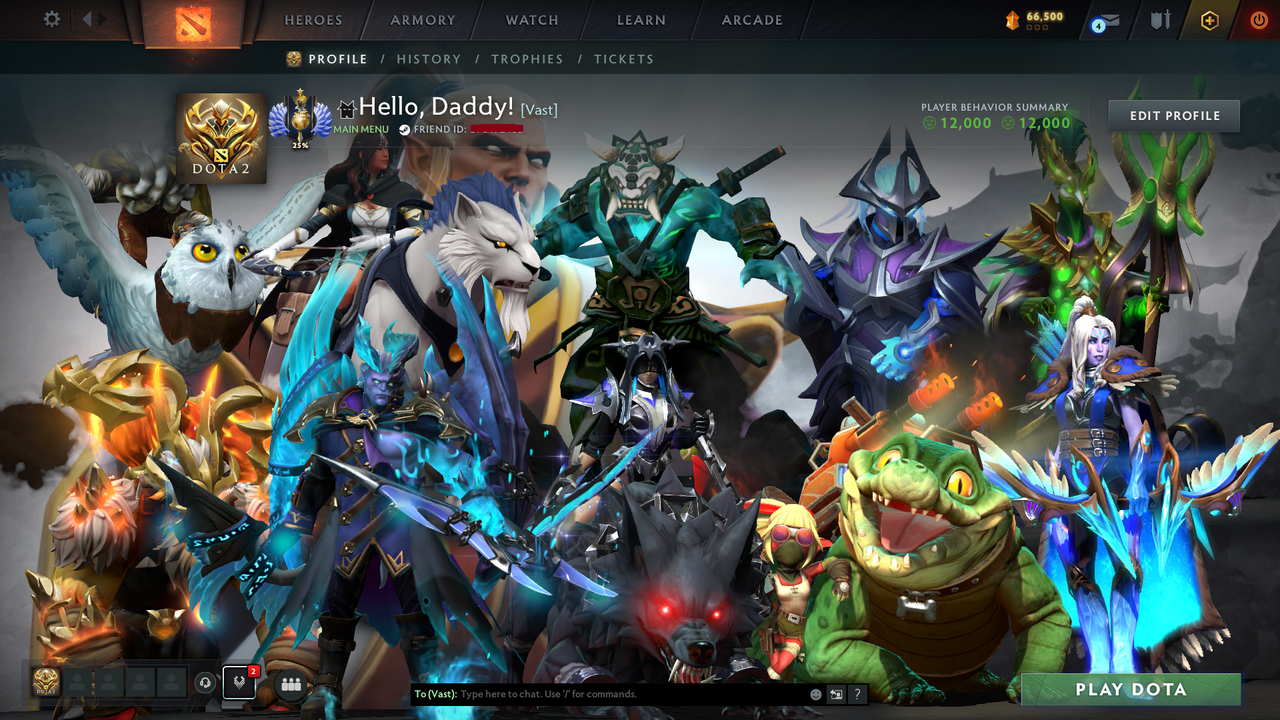Switch to the HISTORY tab
This screenshot has width=1280, height=720.
pyautogui.click(x=428, y=59)
